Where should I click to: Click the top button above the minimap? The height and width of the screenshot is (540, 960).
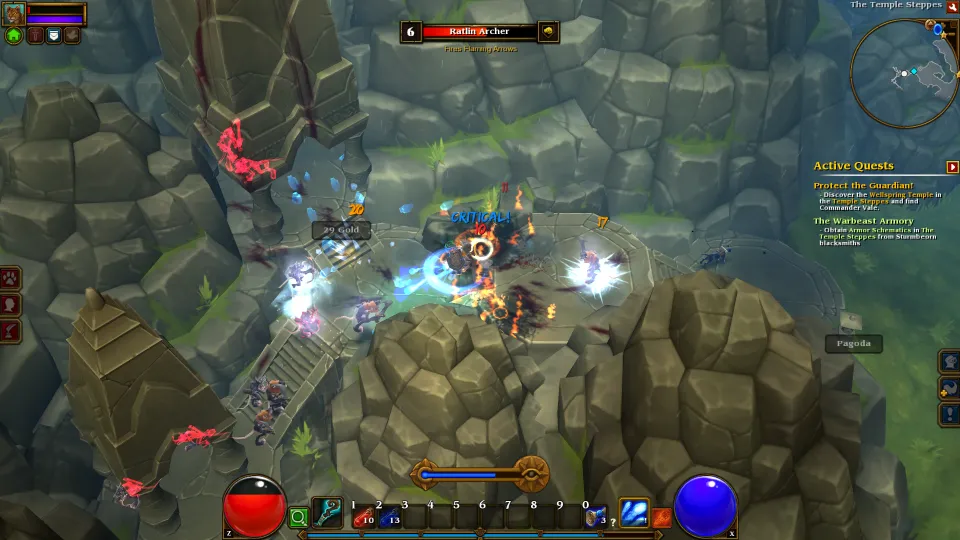click(x=953, y=6)
